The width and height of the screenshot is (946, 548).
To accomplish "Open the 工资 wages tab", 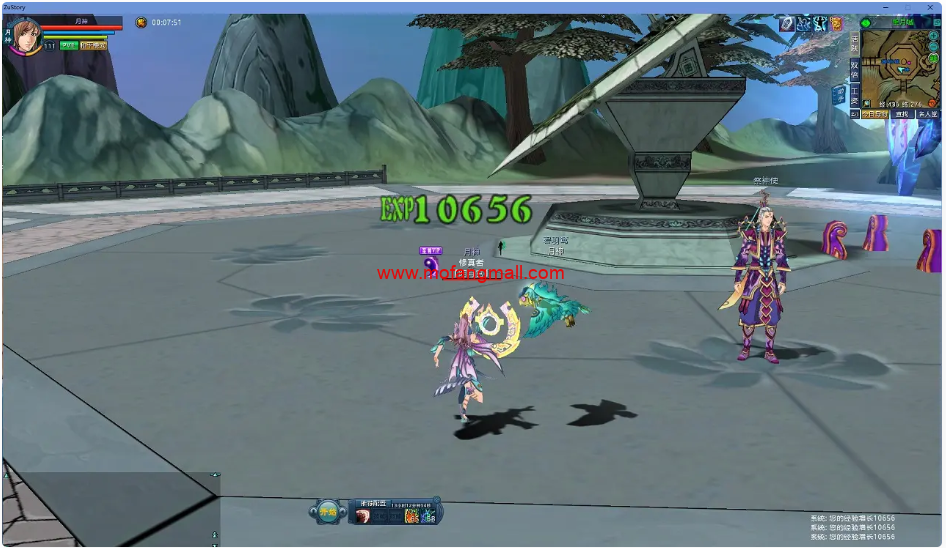I will pyautogui.click(x=855, y=95).
